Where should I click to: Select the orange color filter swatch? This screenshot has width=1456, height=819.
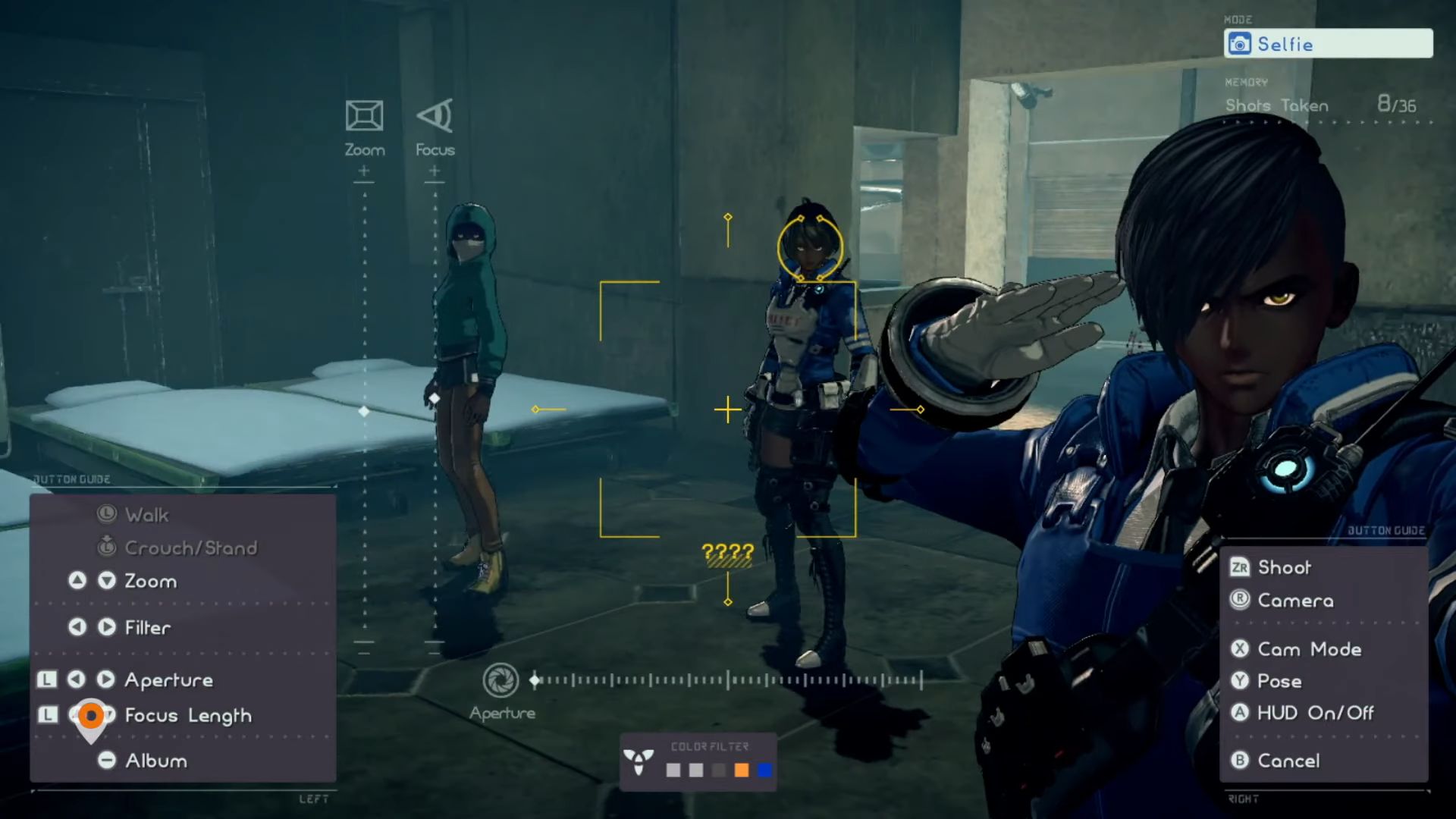pyautogui.click(x=742, y=770)
